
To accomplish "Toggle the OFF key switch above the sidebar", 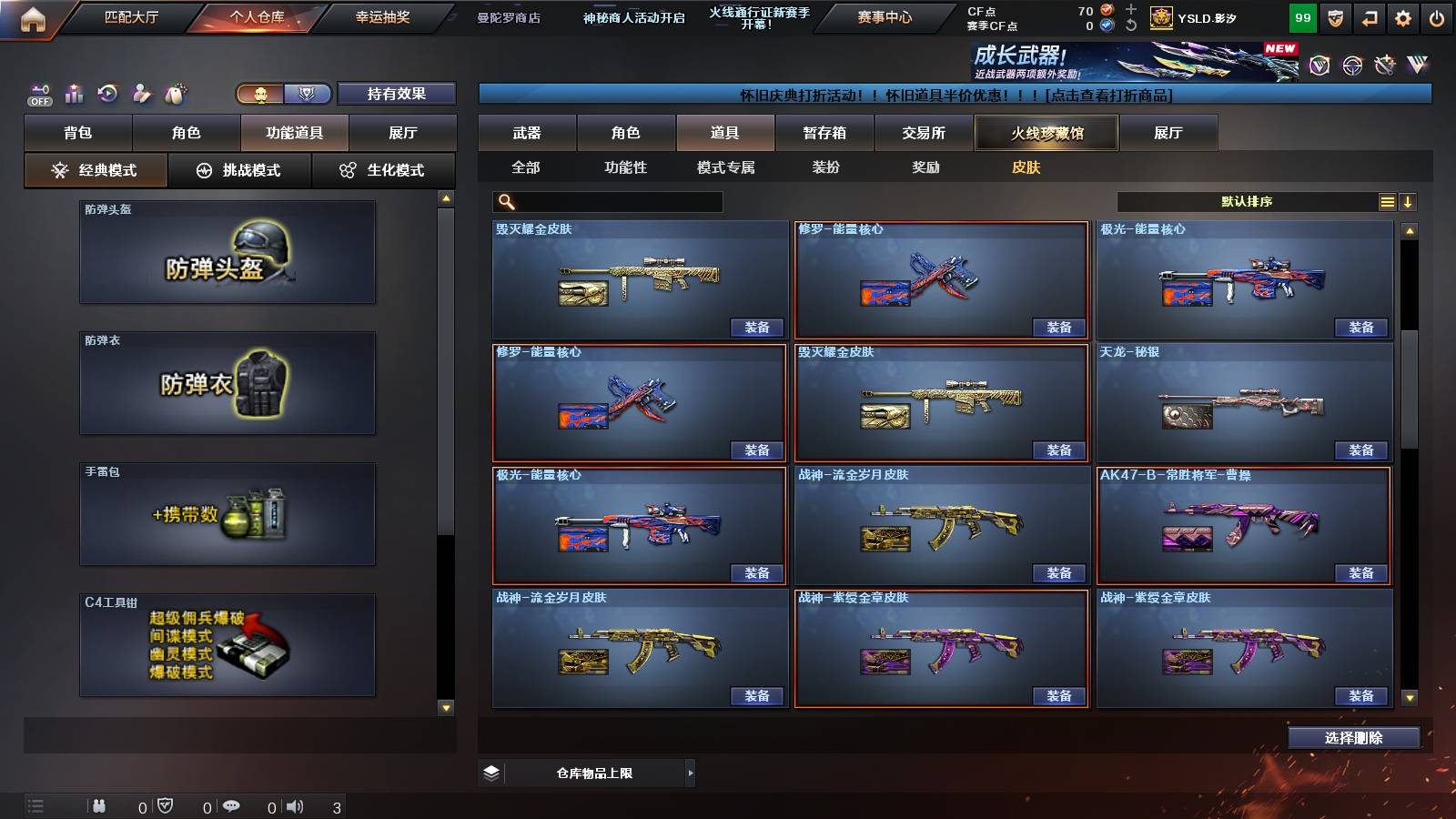I will [37, 92].
